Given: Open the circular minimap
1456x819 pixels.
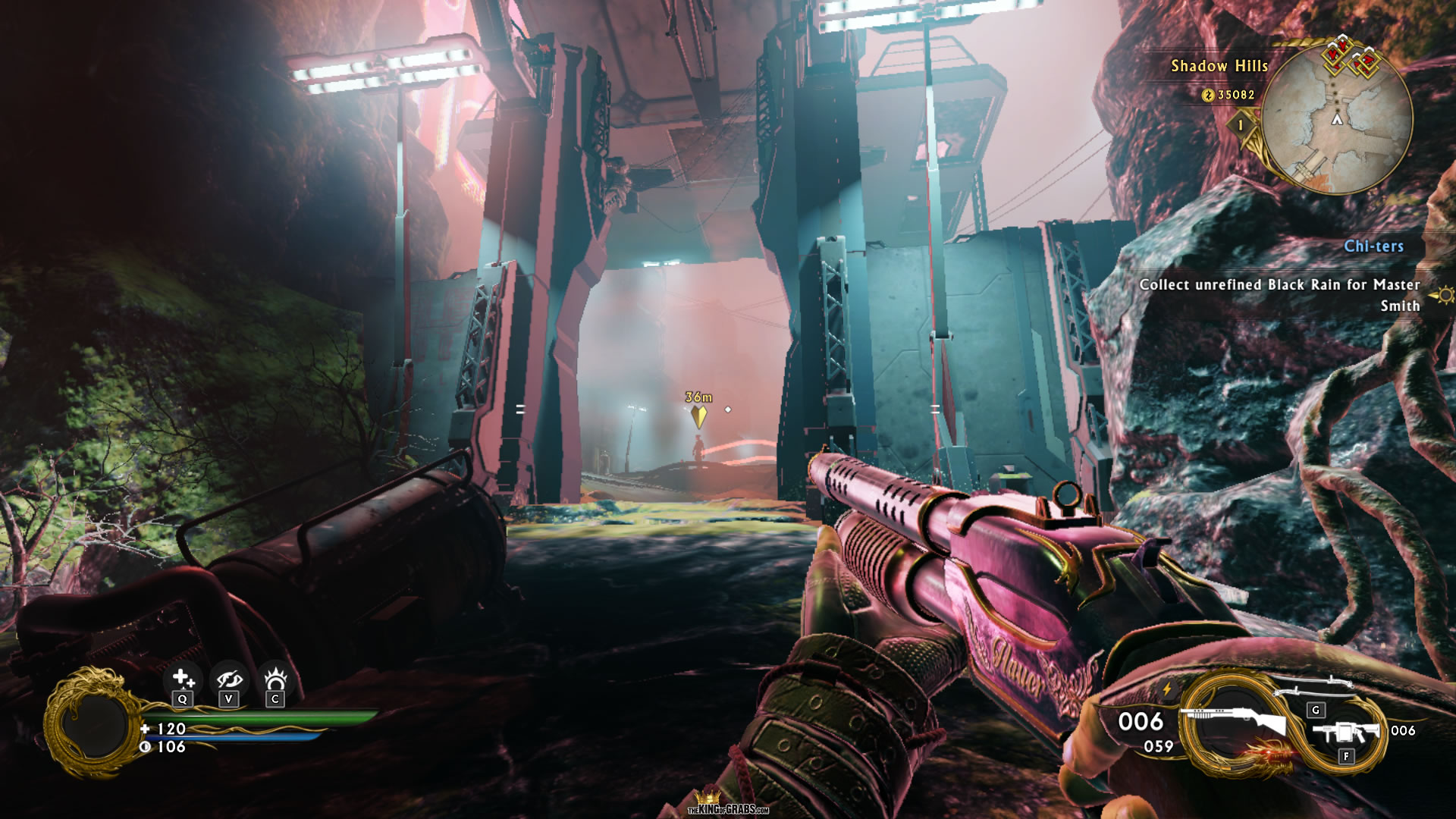Looking at the screenshot, I should click(x=1337, y=119).
